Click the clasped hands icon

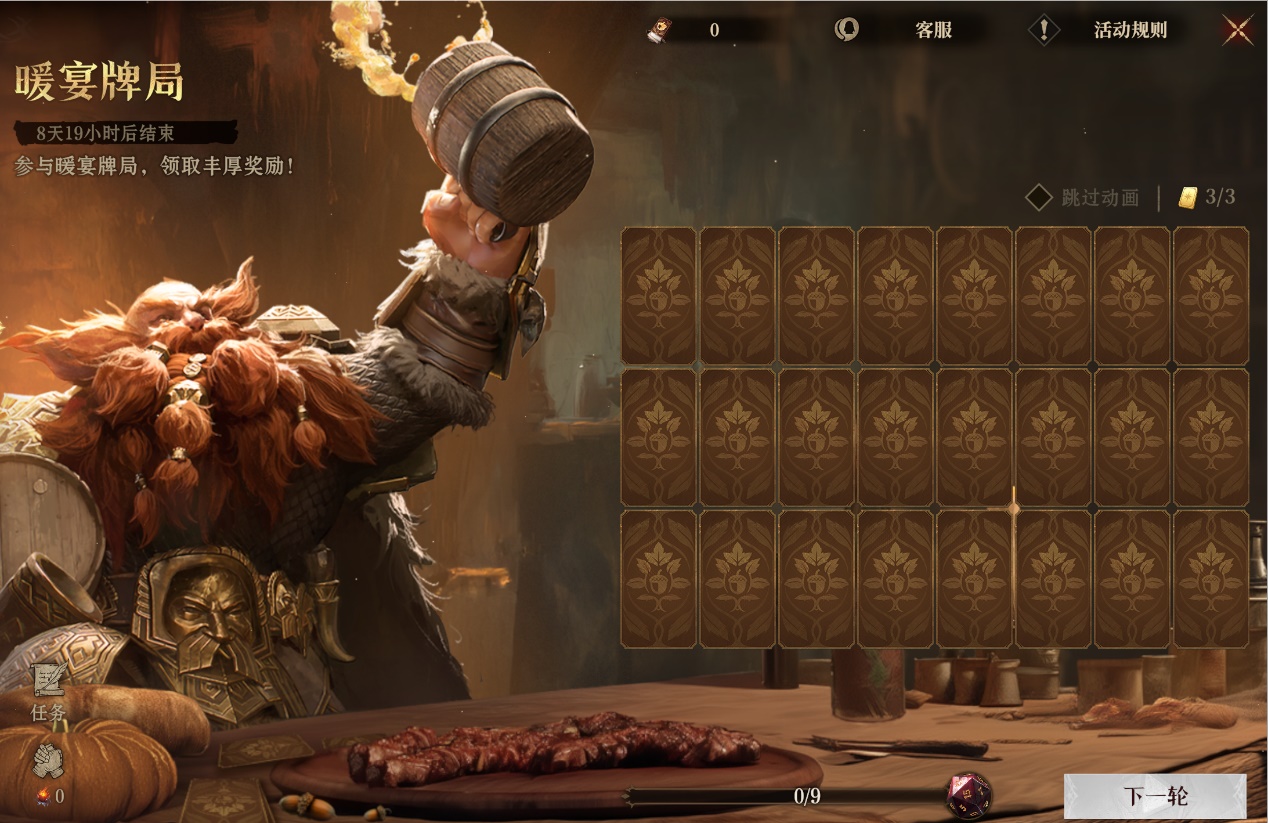click(x=48, y=762)
